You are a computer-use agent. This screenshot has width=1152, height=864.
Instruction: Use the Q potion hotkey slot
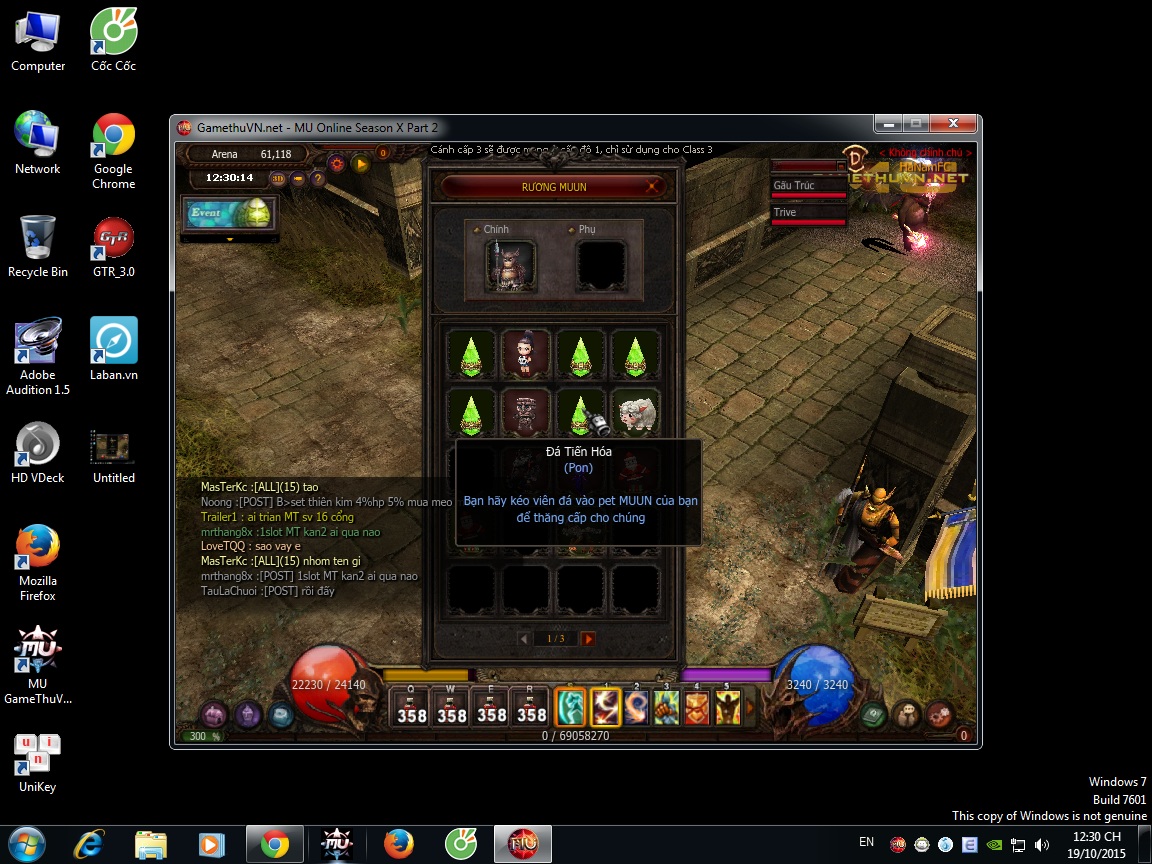412,708
